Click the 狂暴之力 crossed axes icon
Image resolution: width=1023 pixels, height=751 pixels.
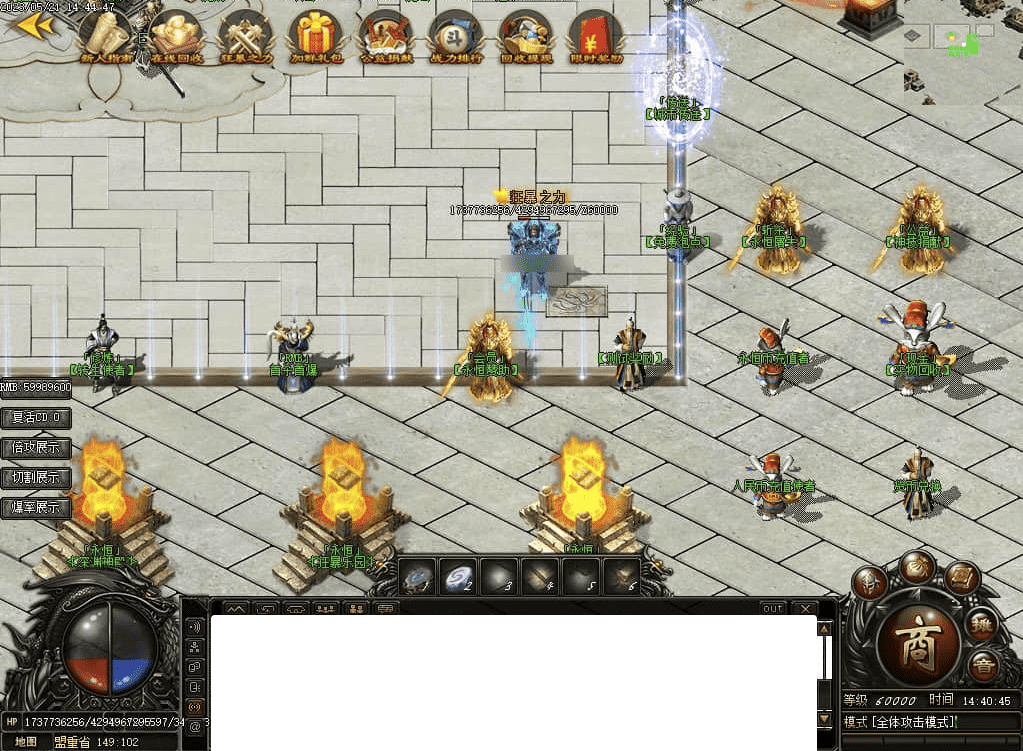246,36
